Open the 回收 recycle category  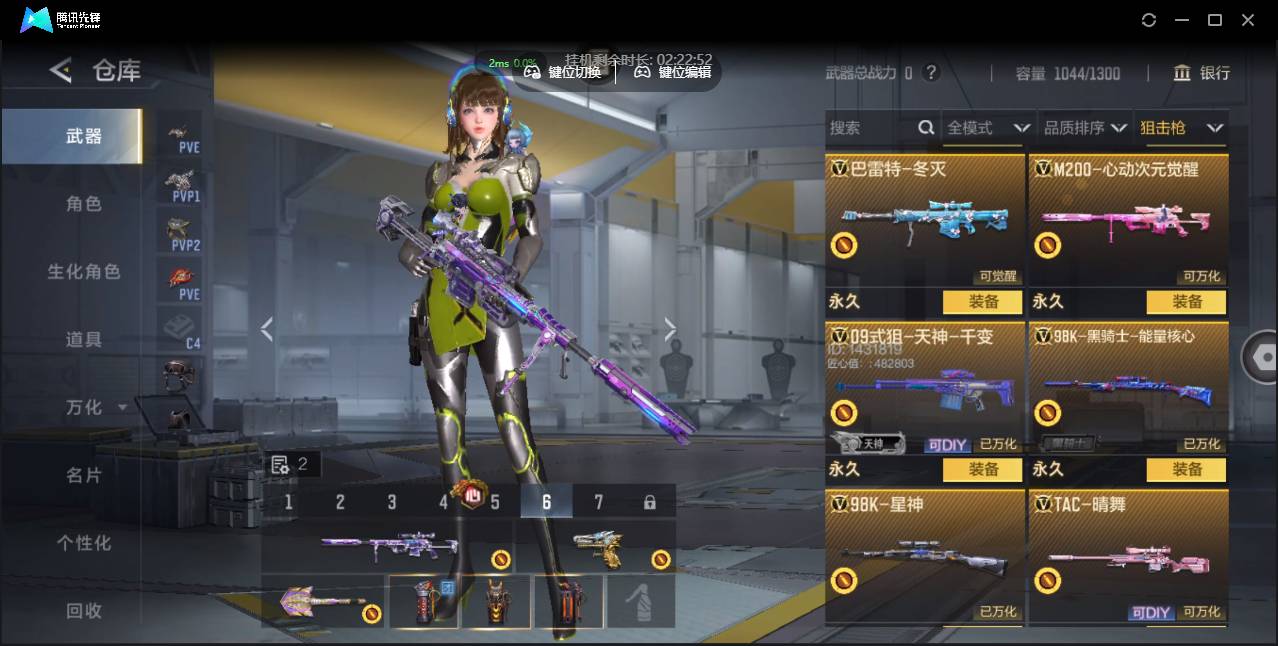83,611
